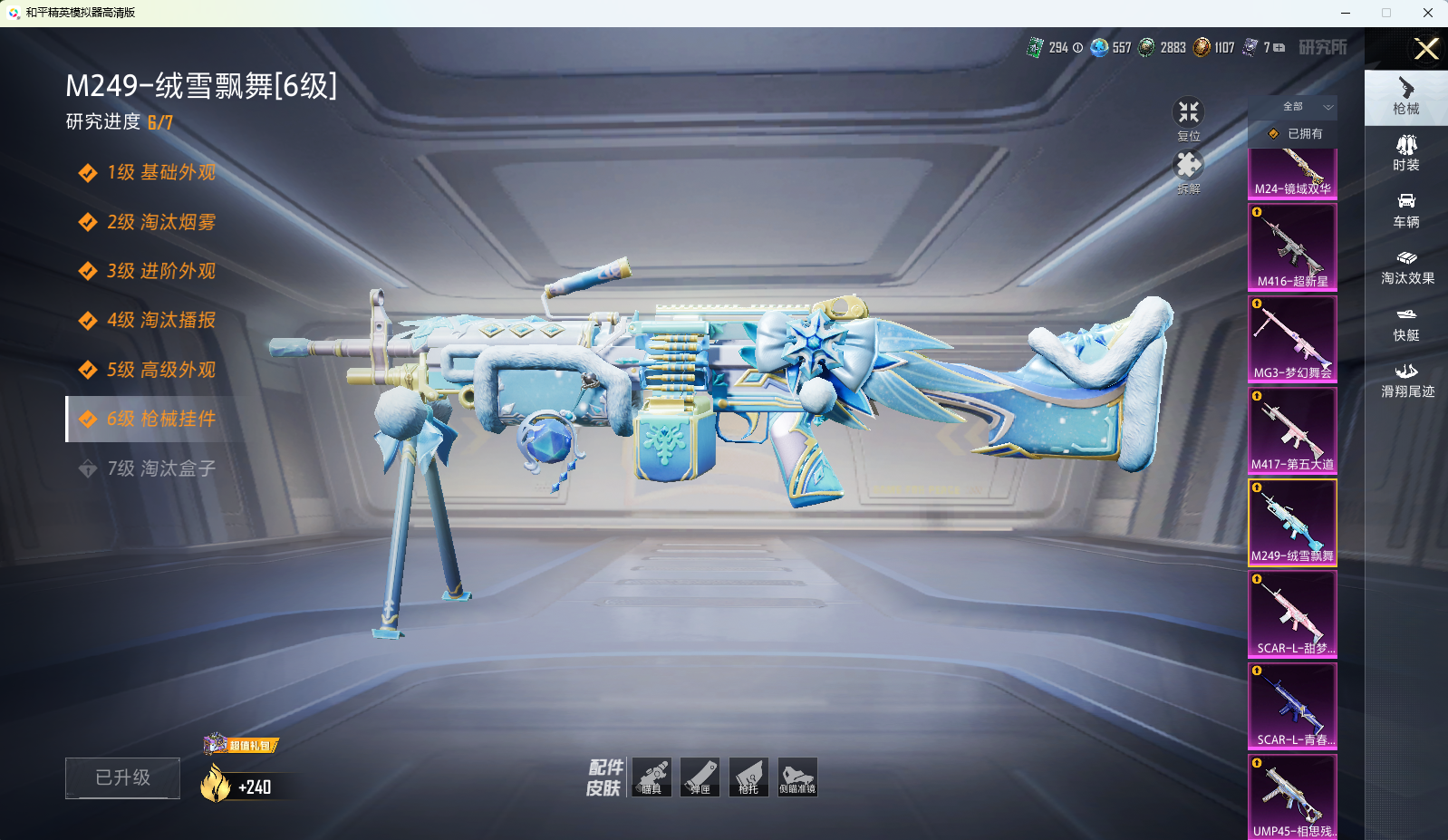
Task: Open the 淘汰效果 tab
Action: [x=1406, y=266]
